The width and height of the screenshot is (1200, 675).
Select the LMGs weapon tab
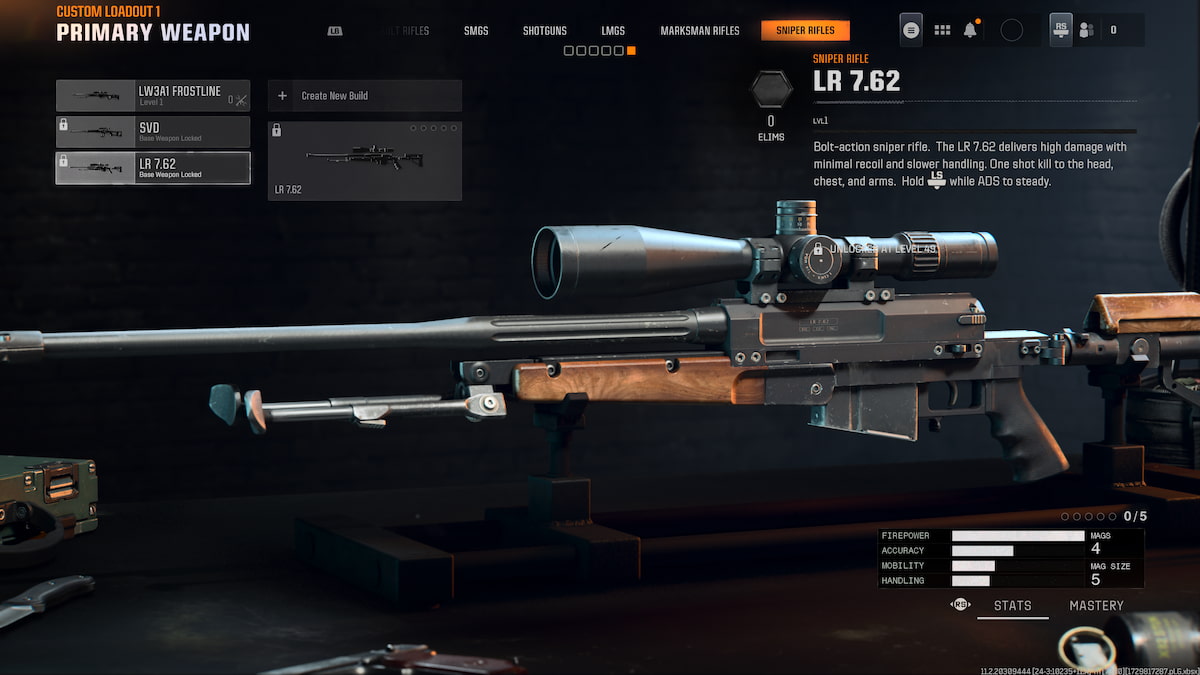coord(613,31)
